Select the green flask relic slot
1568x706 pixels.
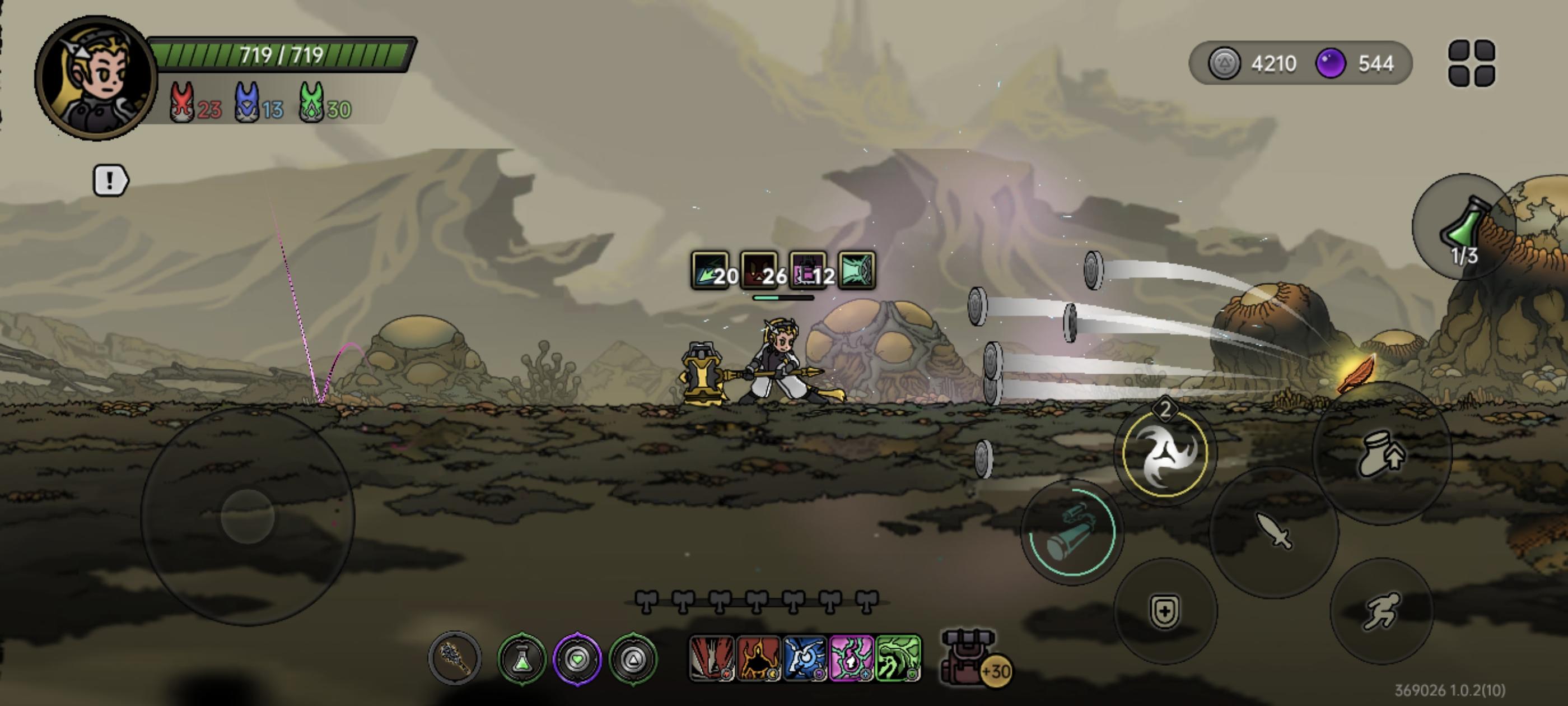pos(522,658)
